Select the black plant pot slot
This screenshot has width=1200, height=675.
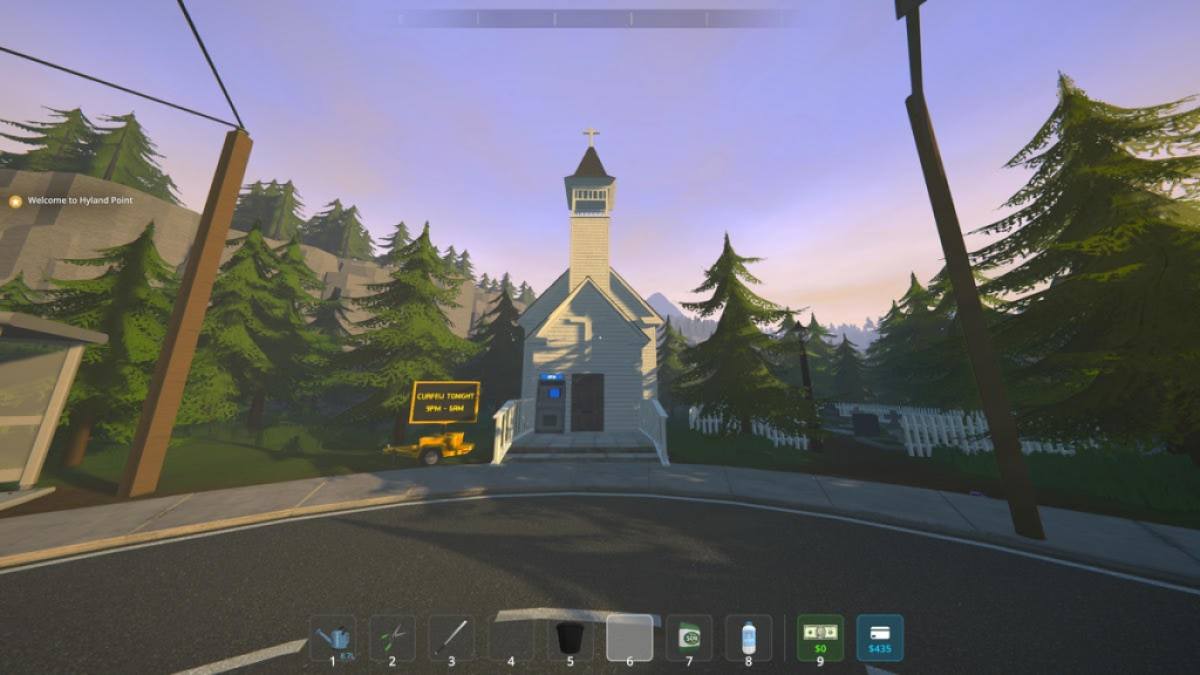(570, 637)
